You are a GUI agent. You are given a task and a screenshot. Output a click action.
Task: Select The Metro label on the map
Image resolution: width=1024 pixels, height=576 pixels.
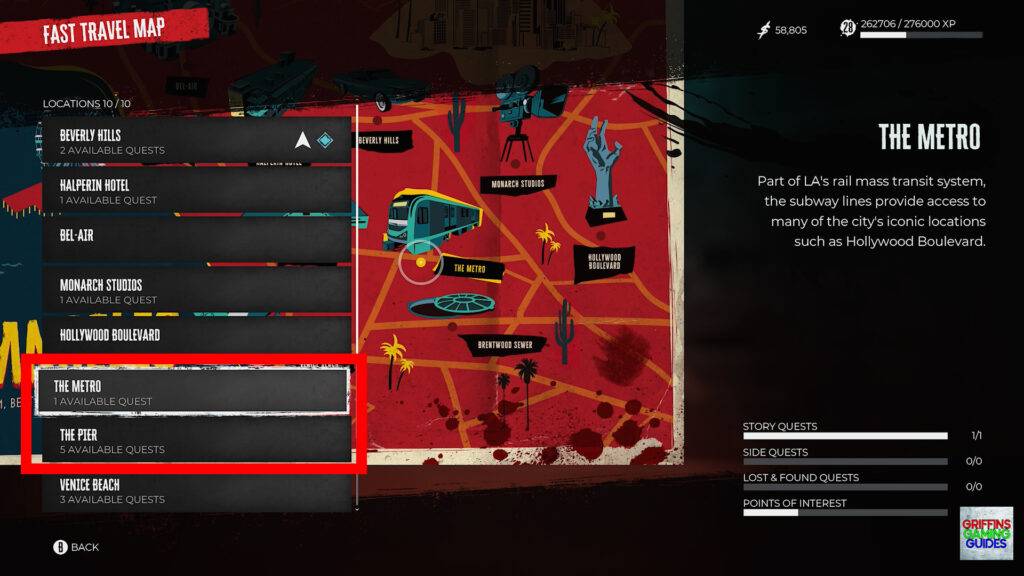coord(469,268)
